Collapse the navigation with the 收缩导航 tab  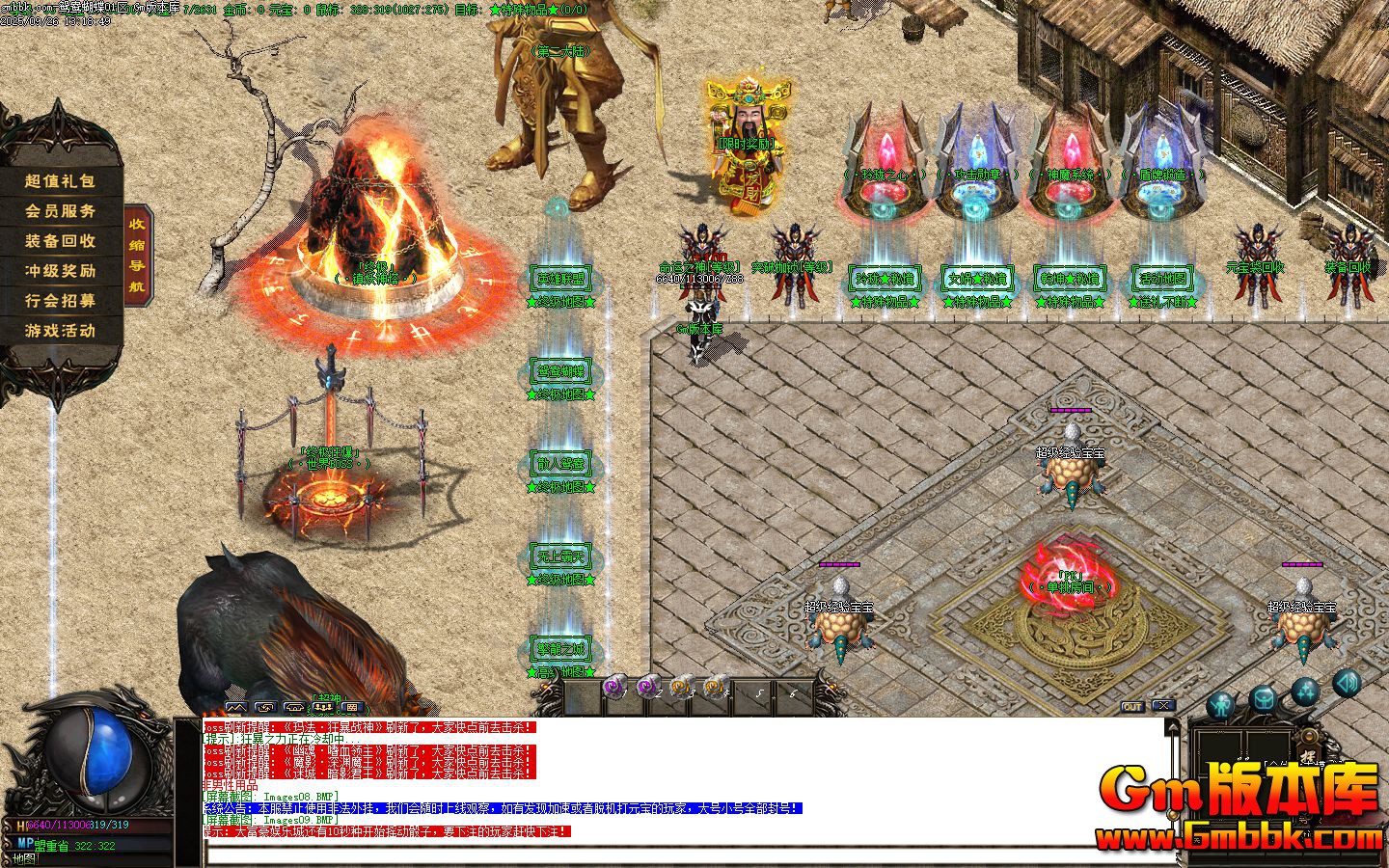pyautogui.click(x=138, y=256)
